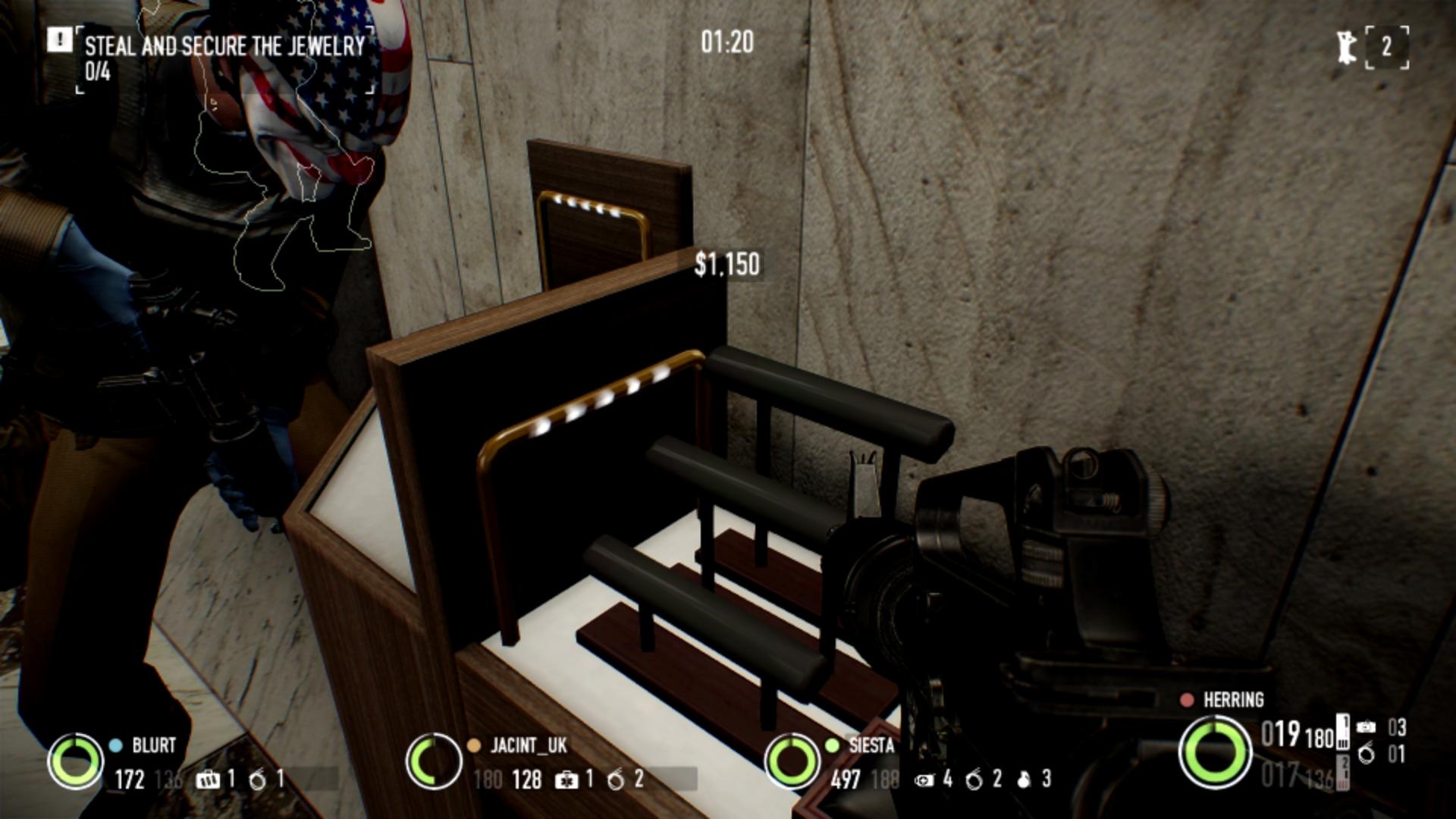Pick teammate SIESTA's name label
The height and width of the screenshot is (819, 1456).
[871, 746]
